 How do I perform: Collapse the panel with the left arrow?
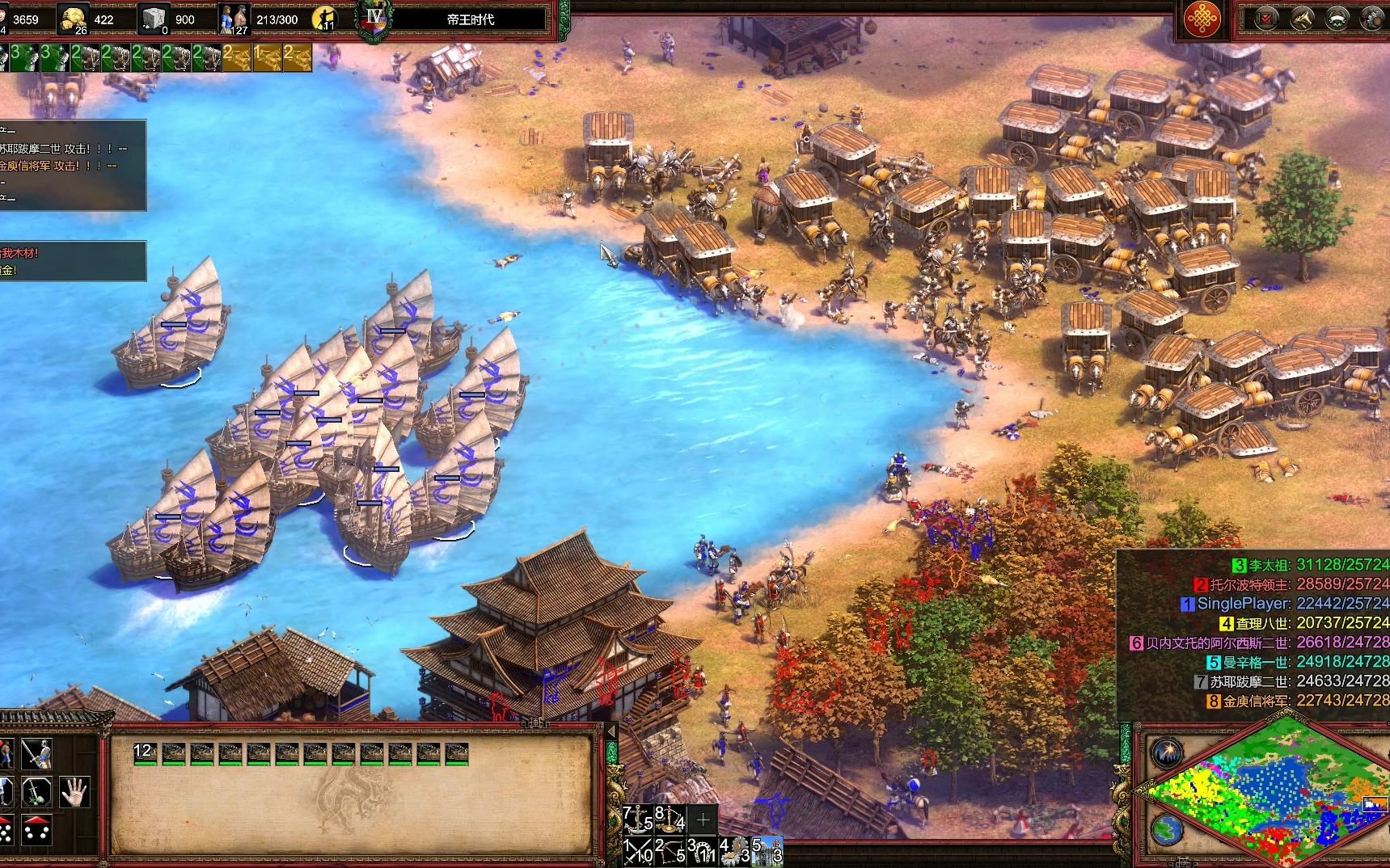612,732
